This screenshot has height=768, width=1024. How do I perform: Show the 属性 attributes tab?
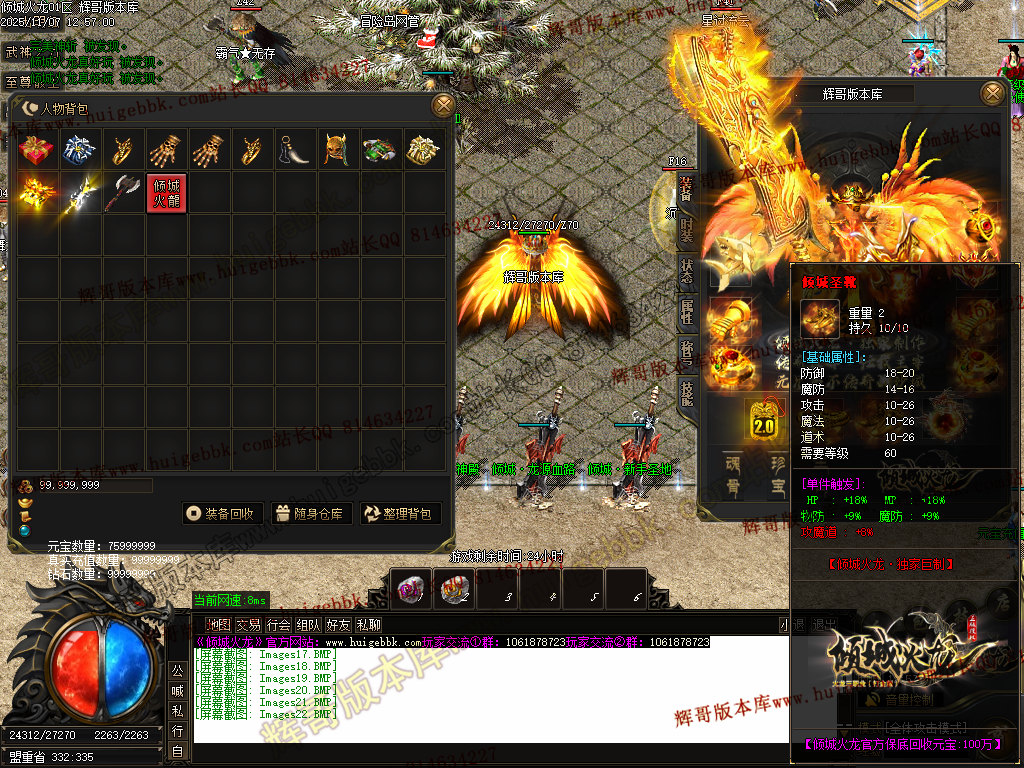687,313
